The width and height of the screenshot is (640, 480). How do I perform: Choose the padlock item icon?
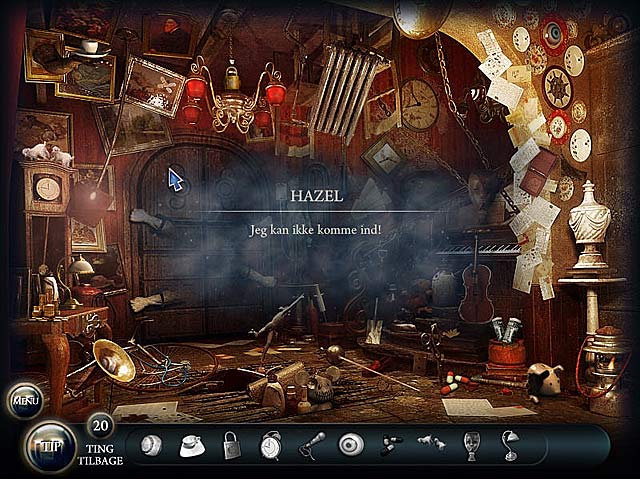coord(231,445)
